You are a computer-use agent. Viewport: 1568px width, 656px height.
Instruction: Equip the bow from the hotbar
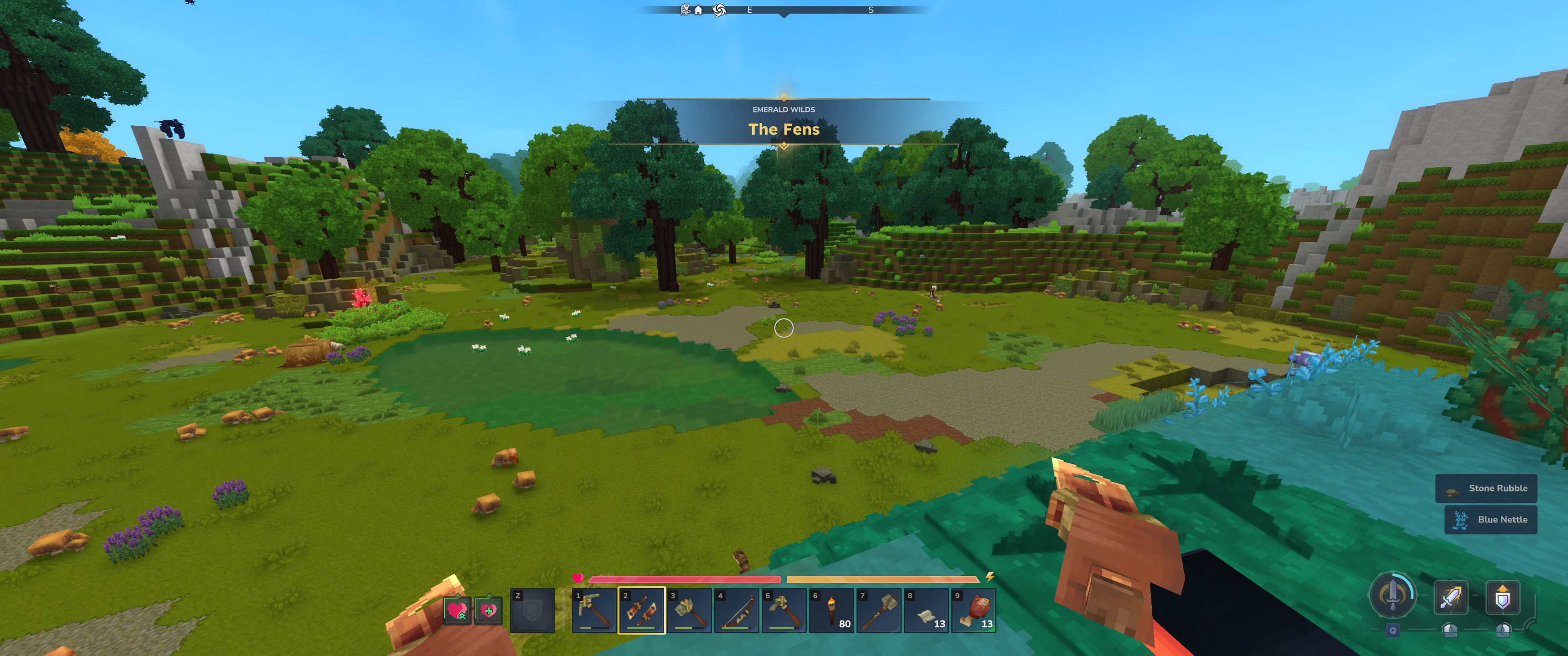click(x=737, y=610)
